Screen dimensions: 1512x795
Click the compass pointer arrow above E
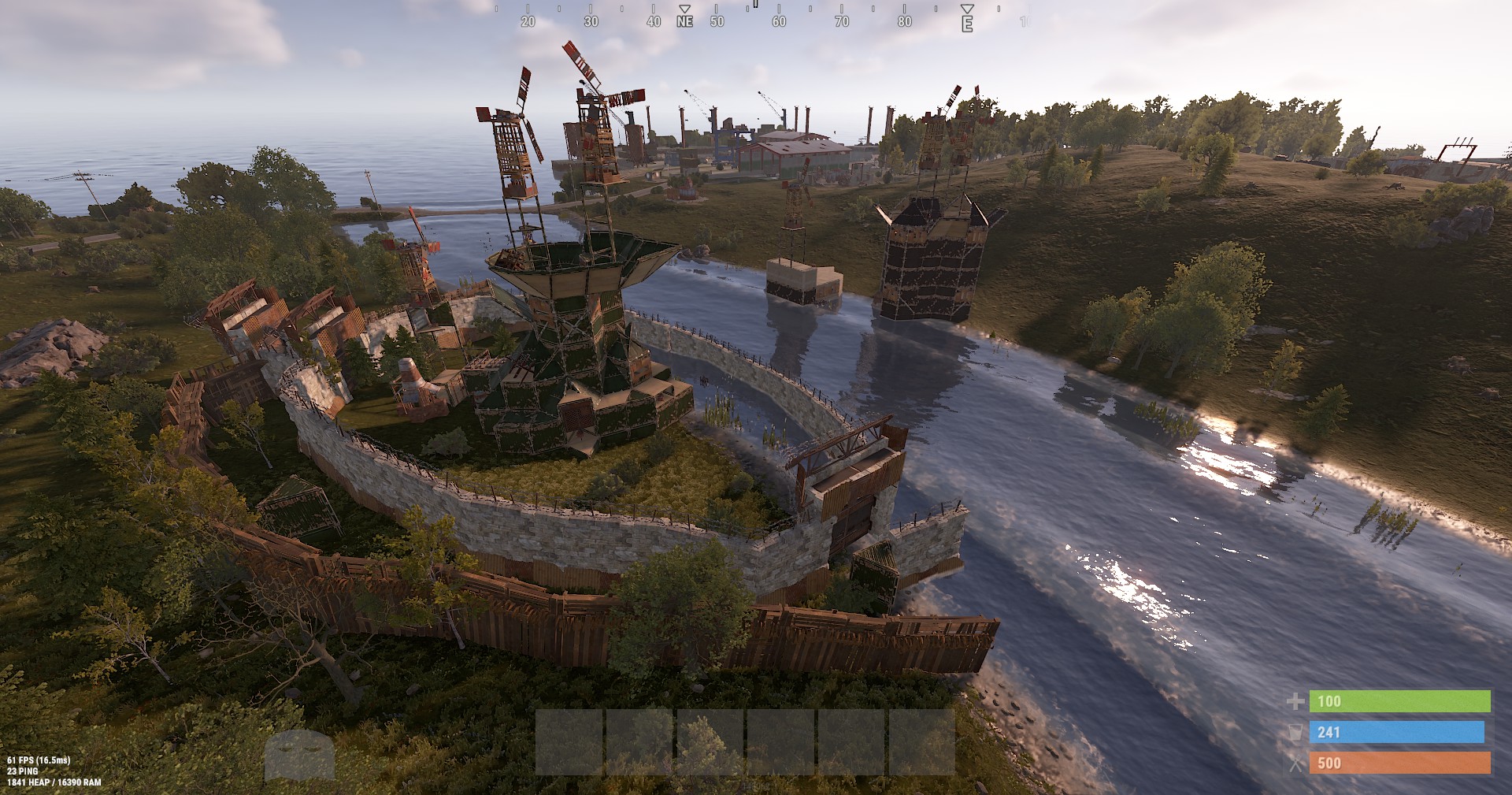966,9
